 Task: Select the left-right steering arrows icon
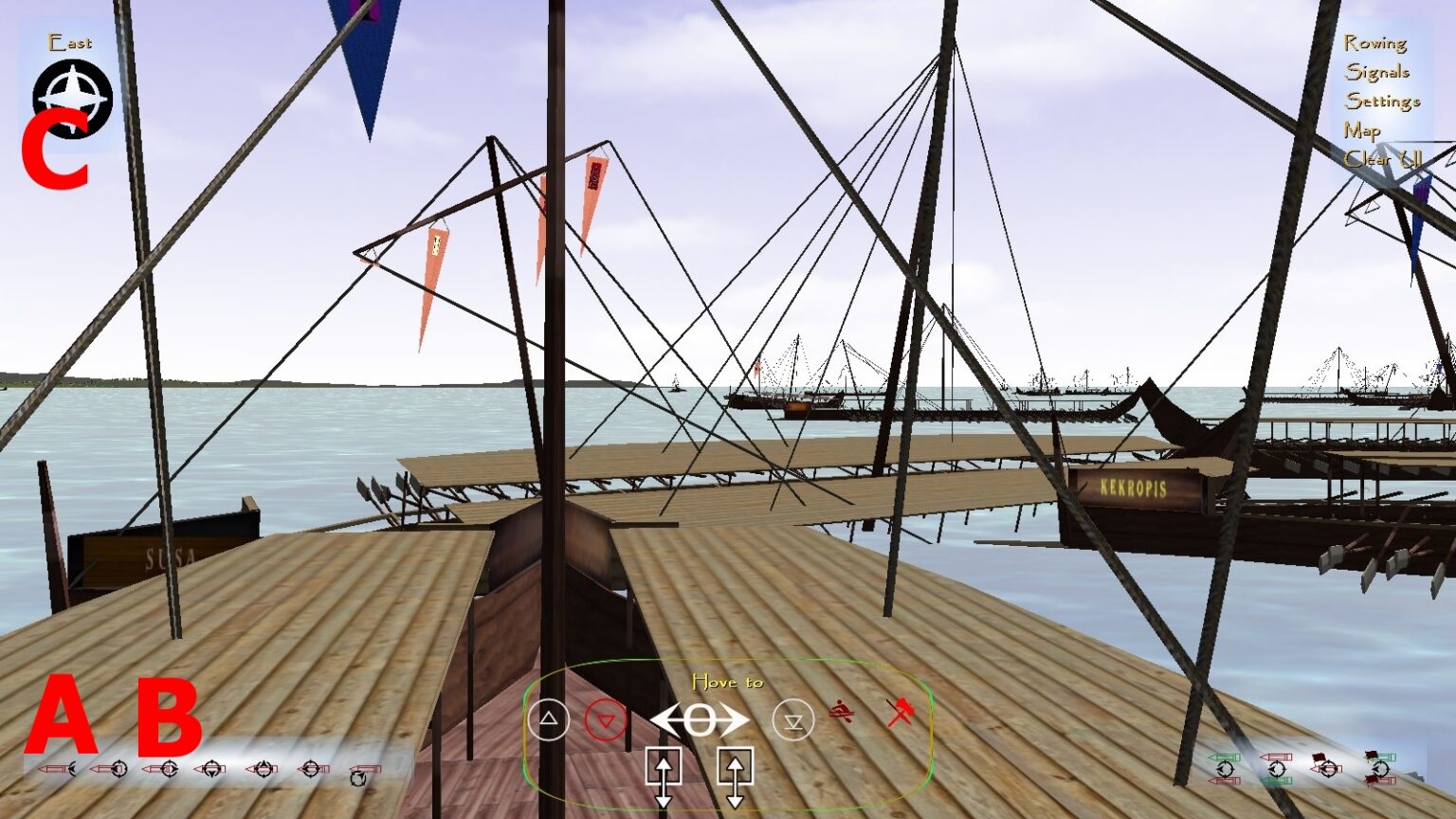pos(700,719)
